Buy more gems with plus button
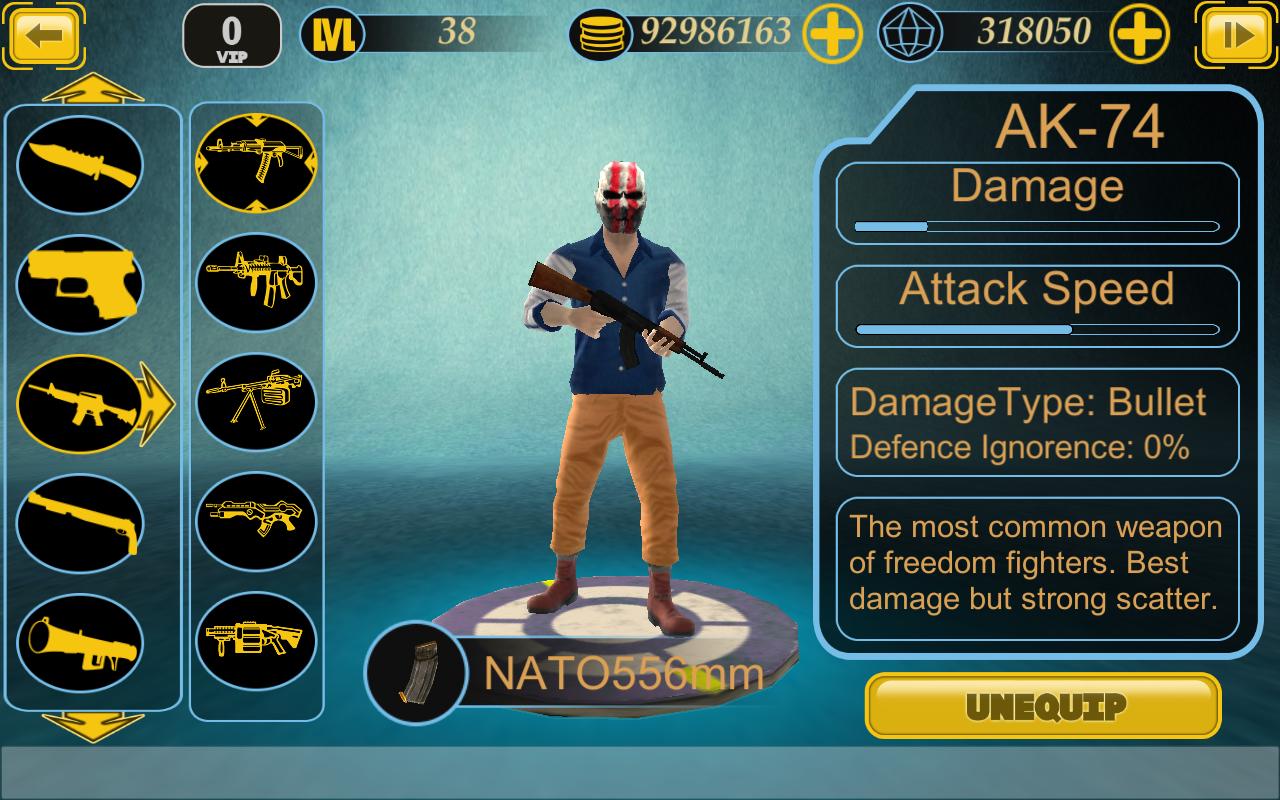 1141,36
